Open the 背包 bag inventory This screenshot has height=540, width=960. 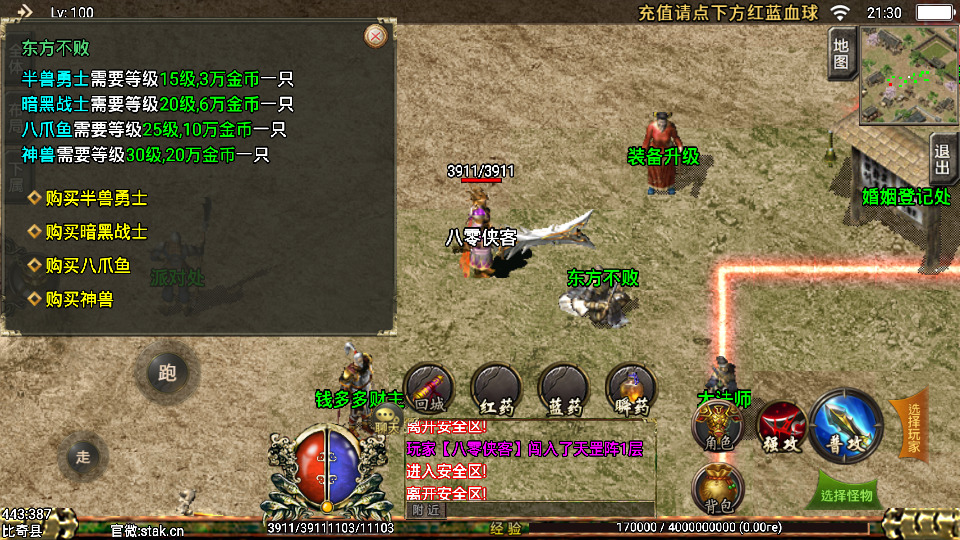[x=719, y=486]
